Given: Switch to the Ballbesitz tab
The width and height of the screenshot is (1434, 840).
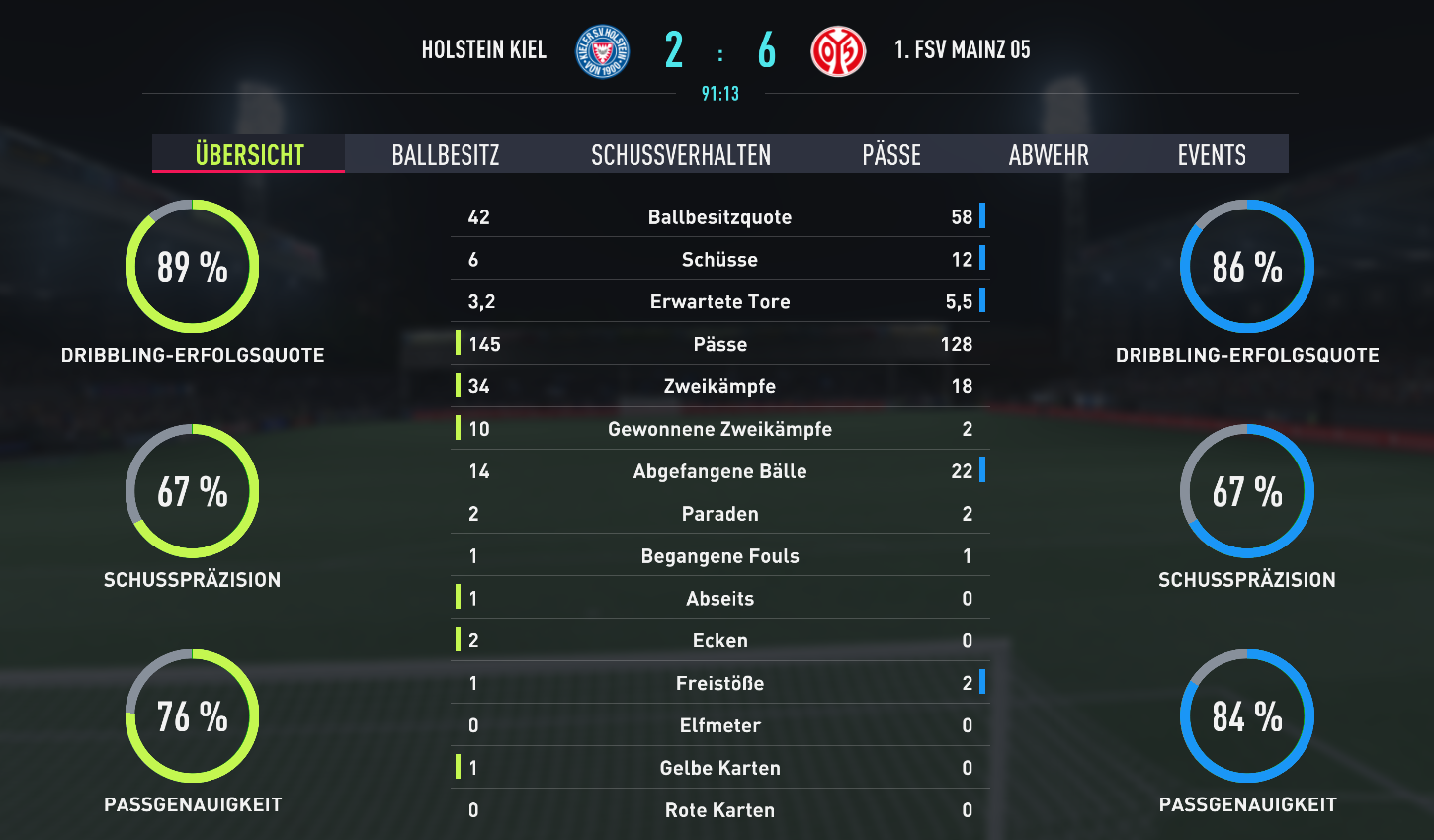Looking at the screenshot, I should point(446,155).
